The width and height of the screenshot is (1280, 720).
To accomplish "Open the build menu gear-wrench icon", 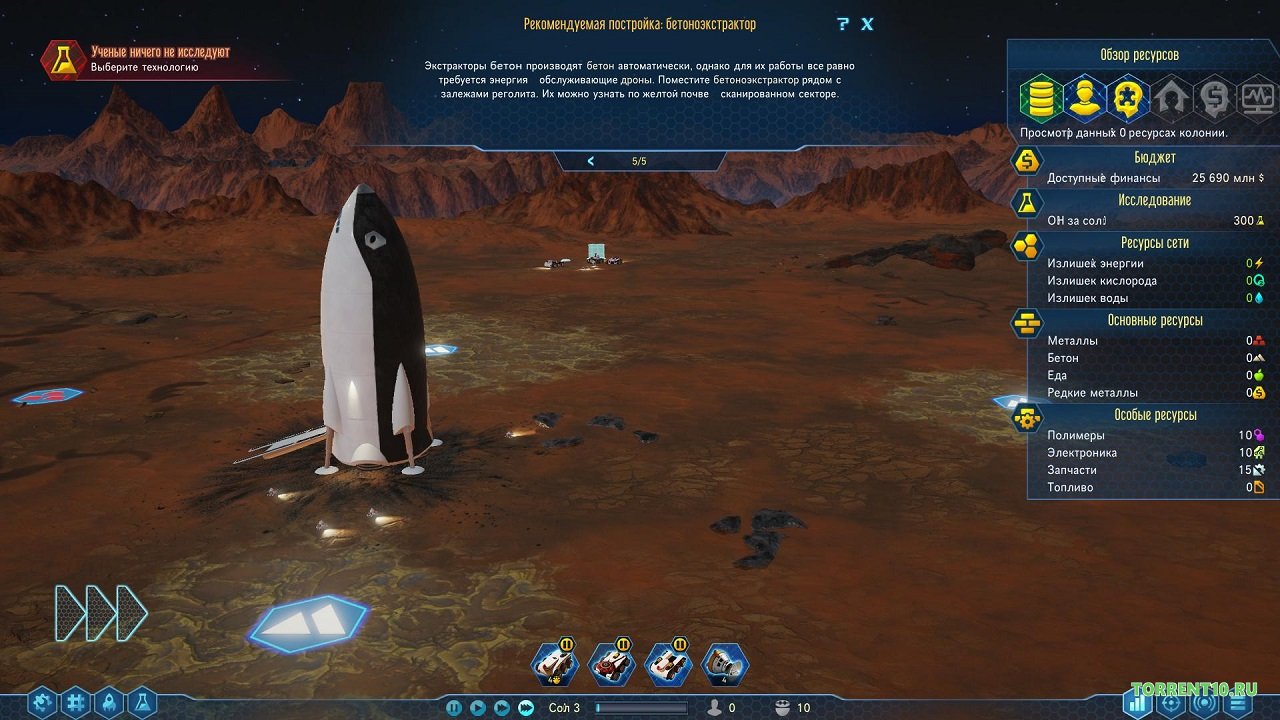I will [x=42, y=702].
